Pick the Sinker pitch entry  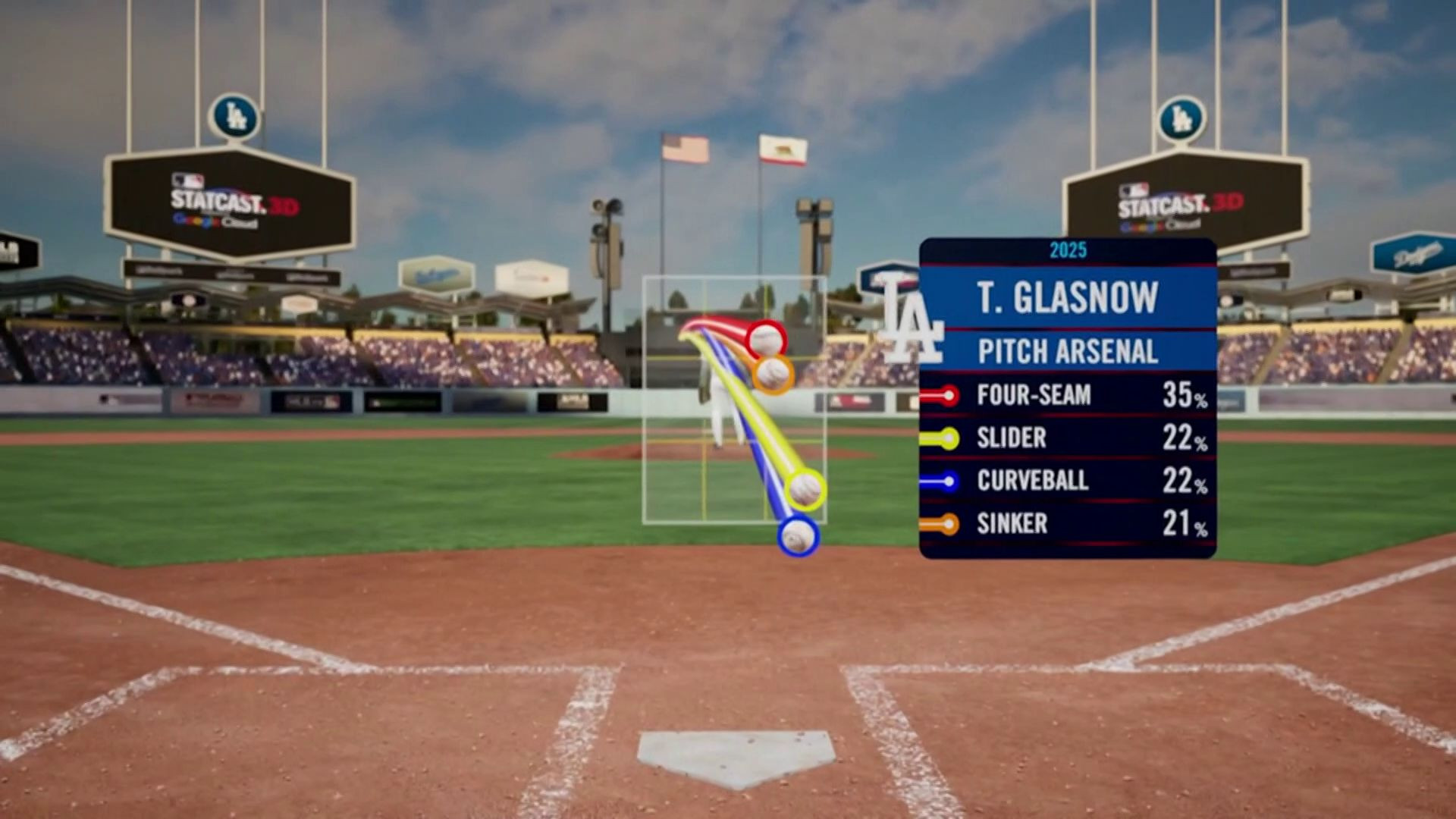(x=1067, y=523)
